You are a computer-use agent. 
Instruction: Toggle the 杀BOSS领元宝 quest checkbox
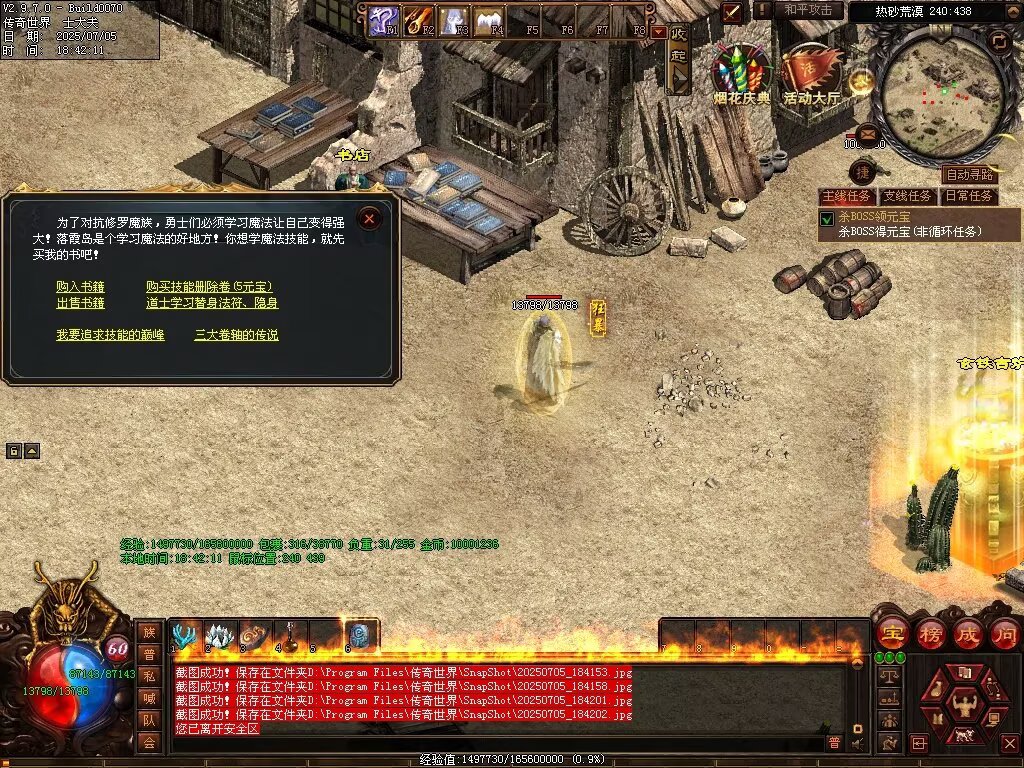[827, 219]
